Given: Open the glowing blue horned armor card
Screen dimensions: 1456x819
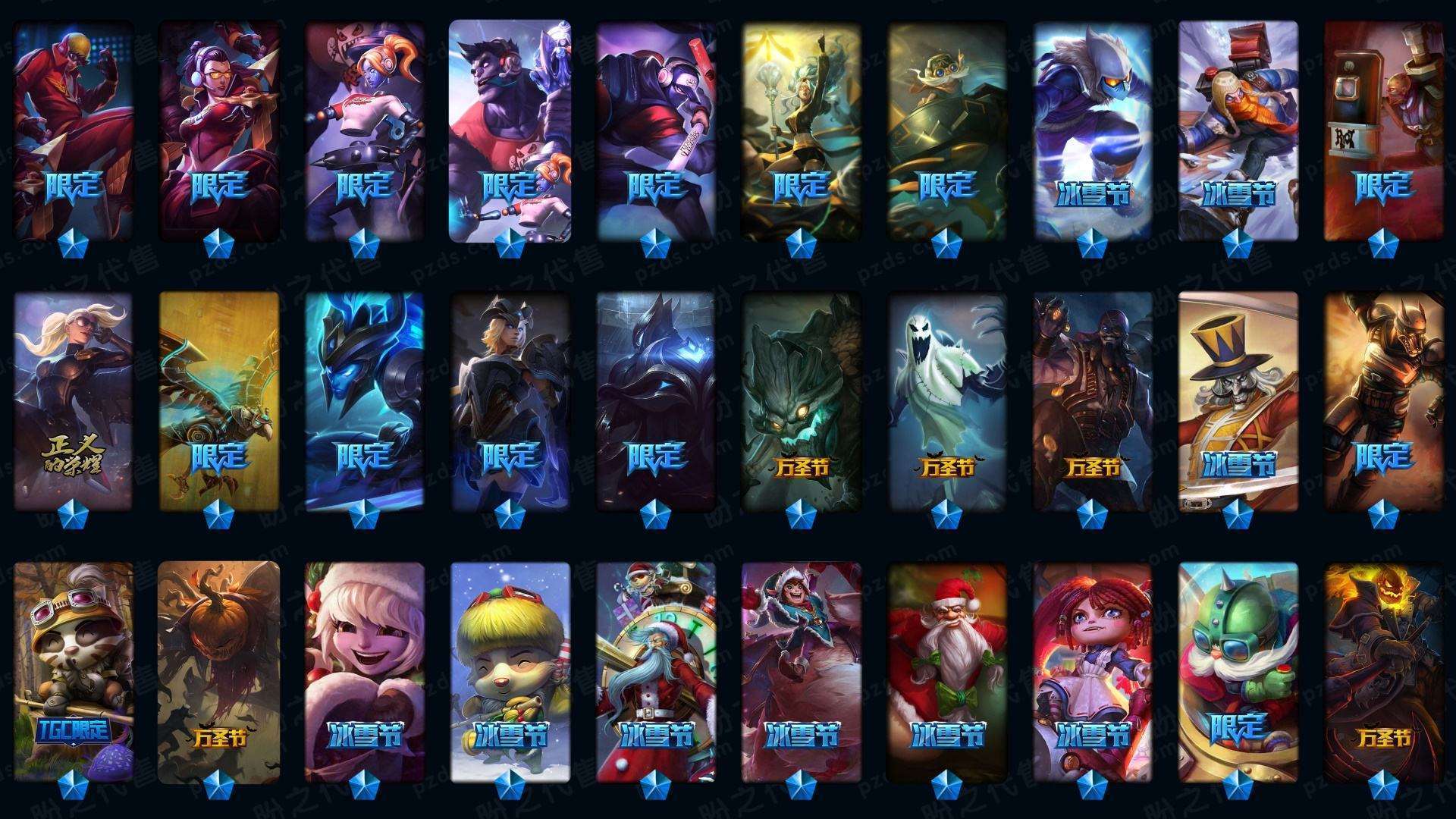Looking at the screenshot, I should click(365, 400).
